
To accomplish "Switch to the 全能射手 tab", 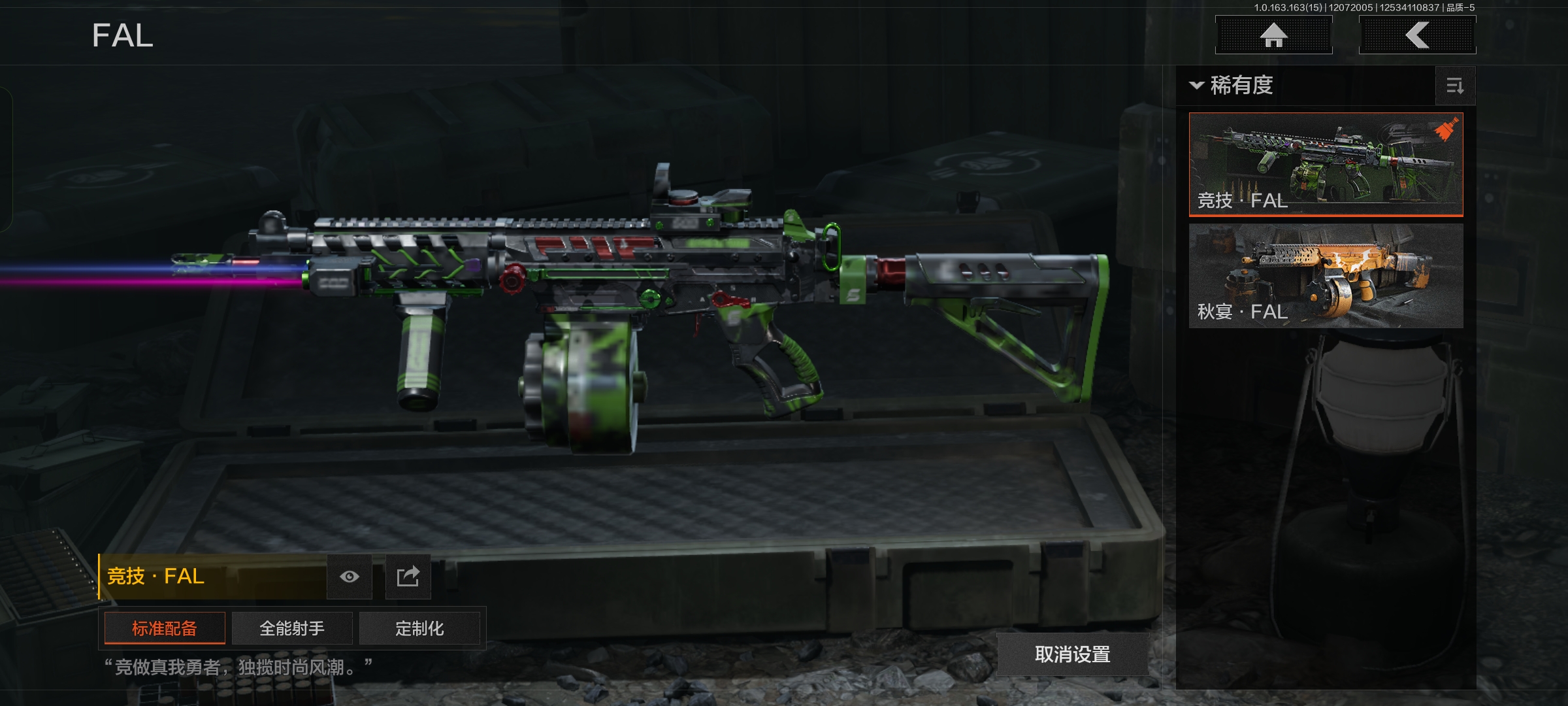I will click(x=292, y=628).
